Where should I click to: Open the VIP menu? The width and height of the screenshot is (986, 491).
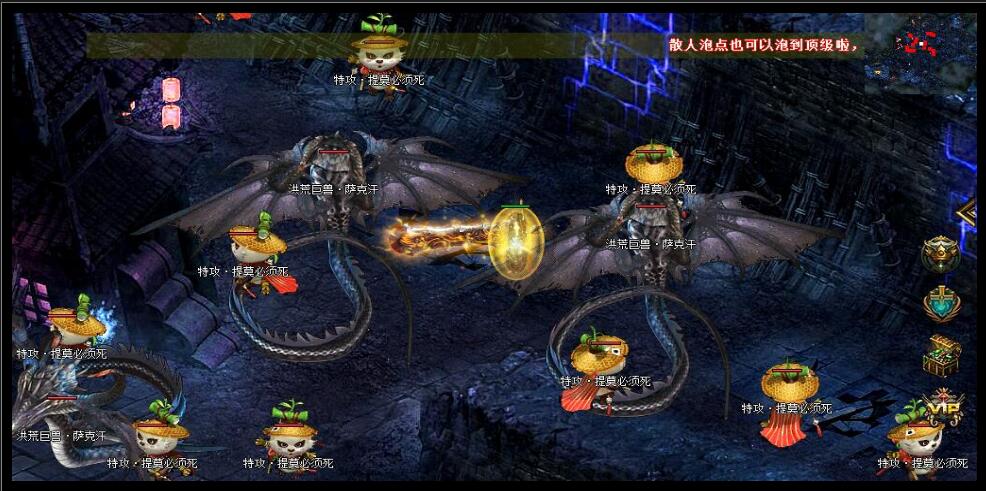coord(943,404)
